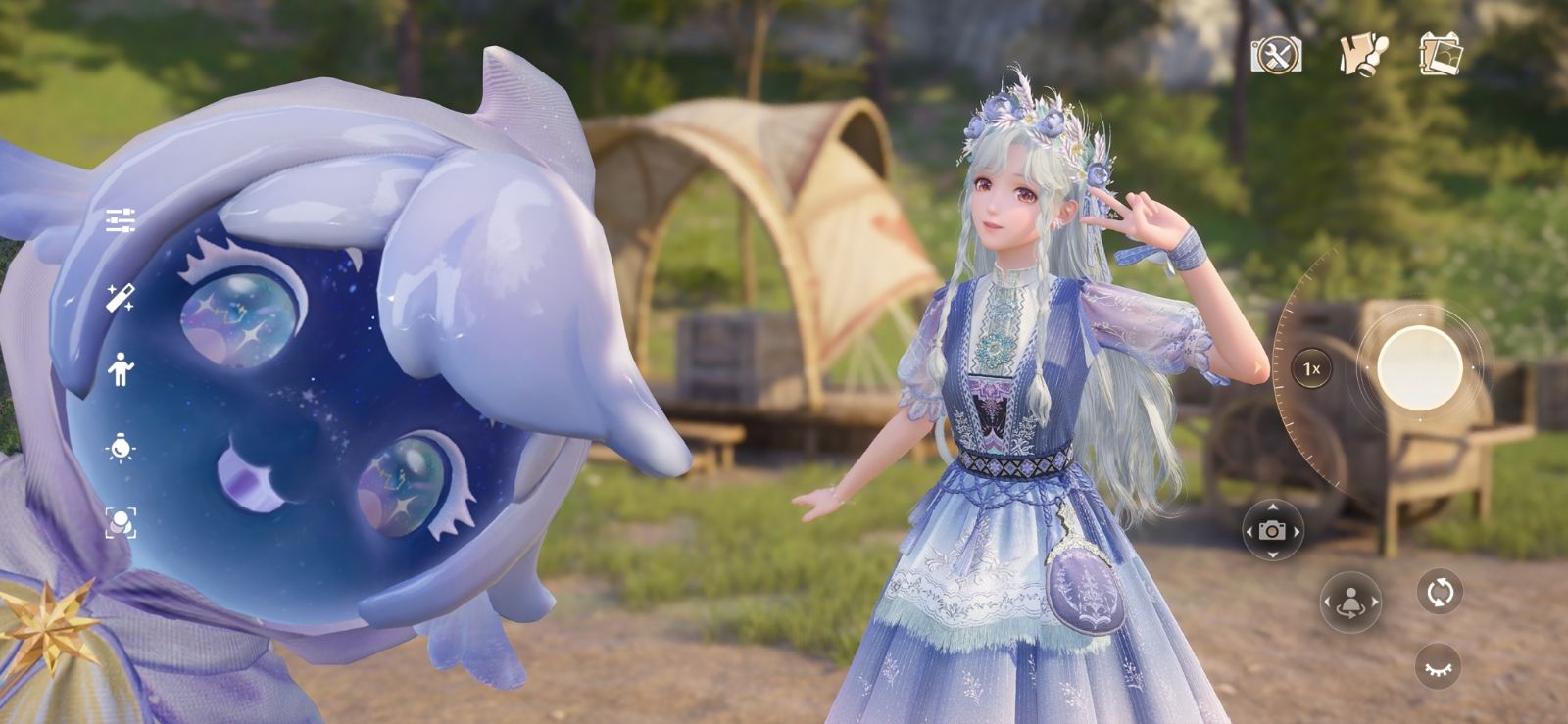
Task: Choose the character pose icon
Action: pos(121,369)
